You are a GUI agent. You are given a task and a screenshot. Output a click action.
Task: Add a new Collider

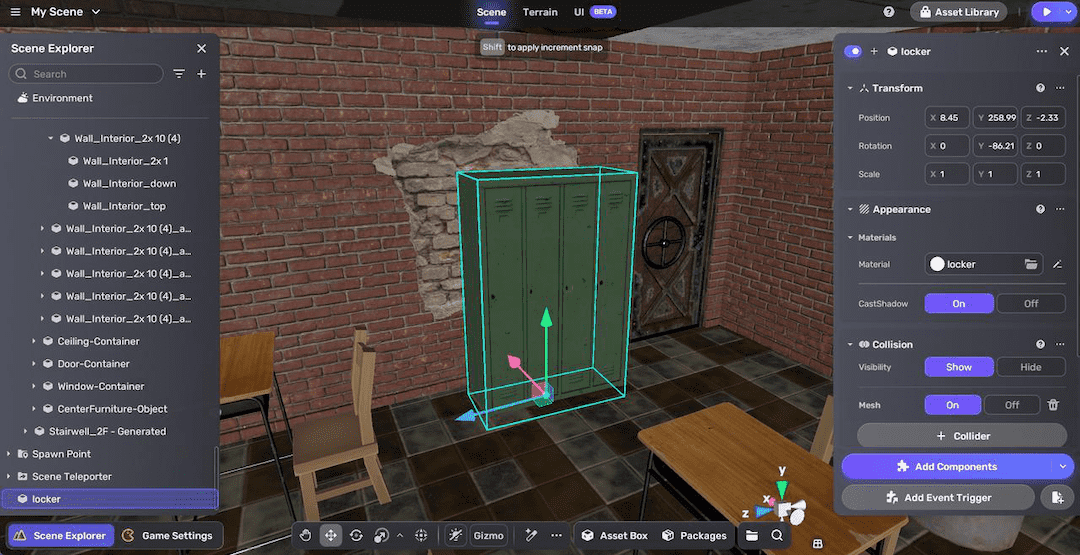(961, 436)
